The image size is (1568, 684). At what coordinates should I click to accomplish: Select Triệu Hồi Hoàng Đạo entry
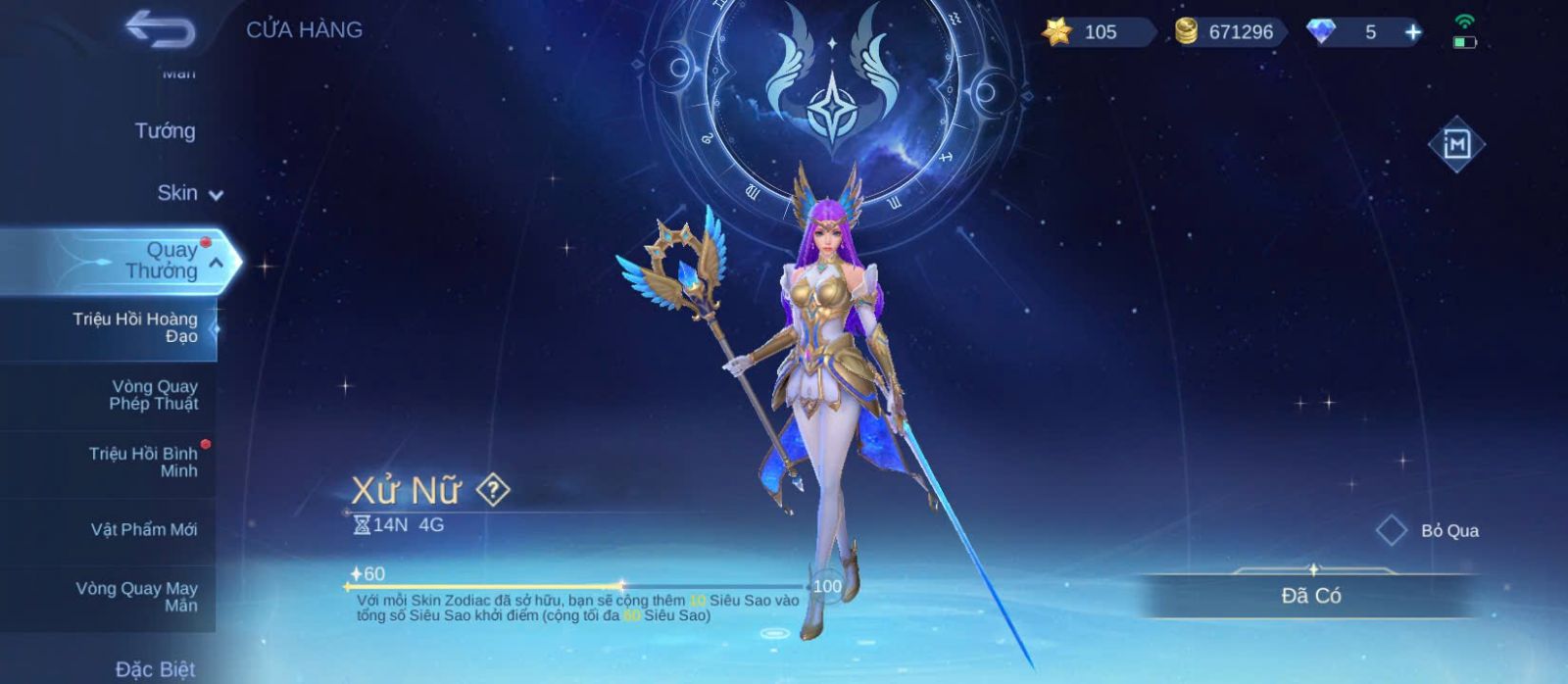[x=135, y=327]
